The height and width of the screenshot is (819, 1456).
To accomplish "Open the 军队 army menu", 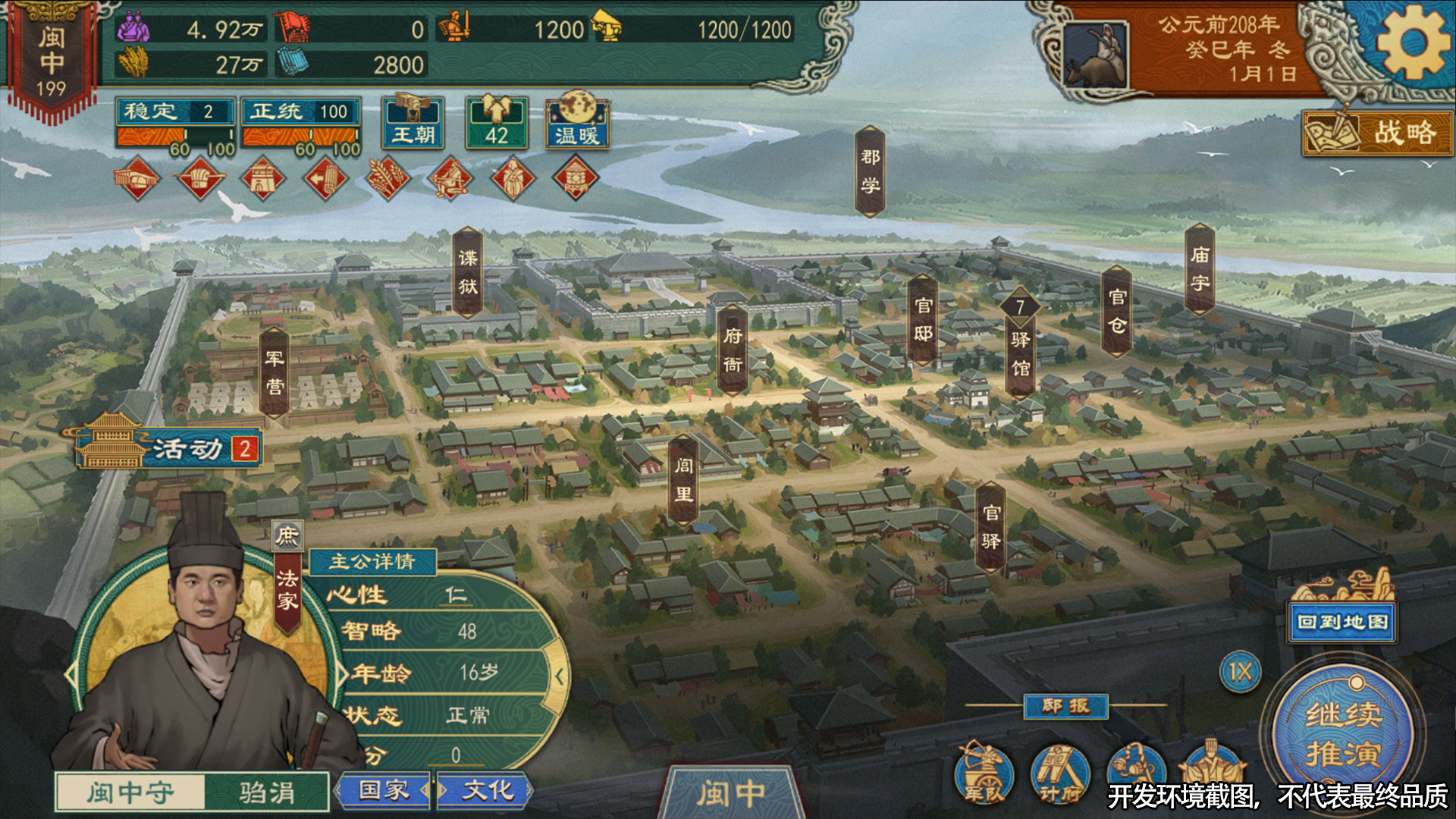I will [x=984, y=773].
